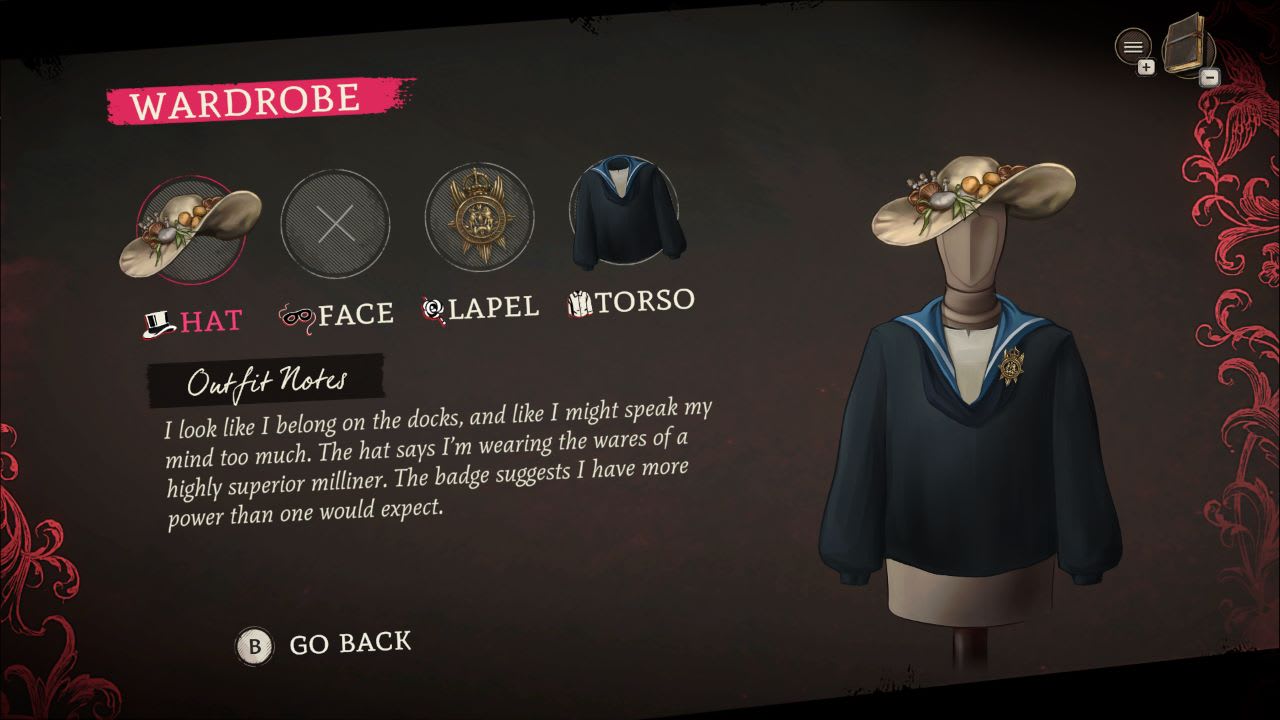Click the empty FACE slot marked with X
This screenshot has height=720, width=1280.
[x=337, y=222]
